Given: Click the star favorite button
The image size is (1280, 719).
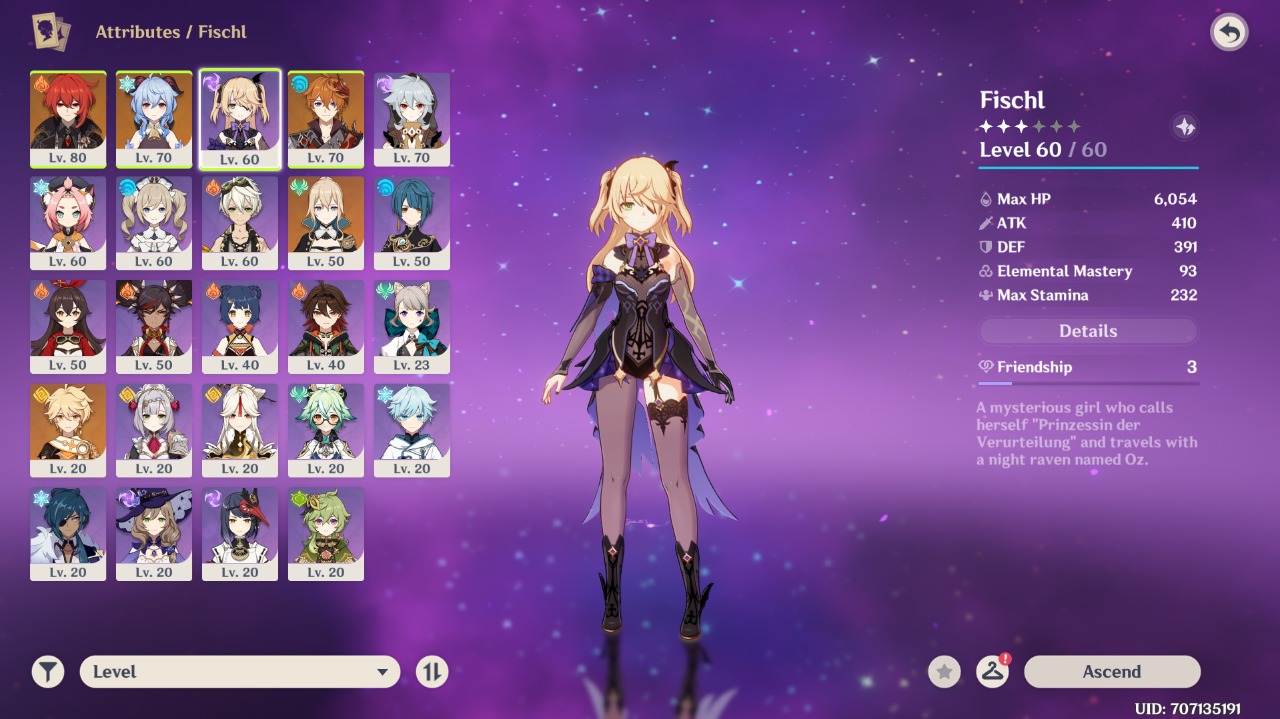Looking at the screenshot, I should 944,672.
